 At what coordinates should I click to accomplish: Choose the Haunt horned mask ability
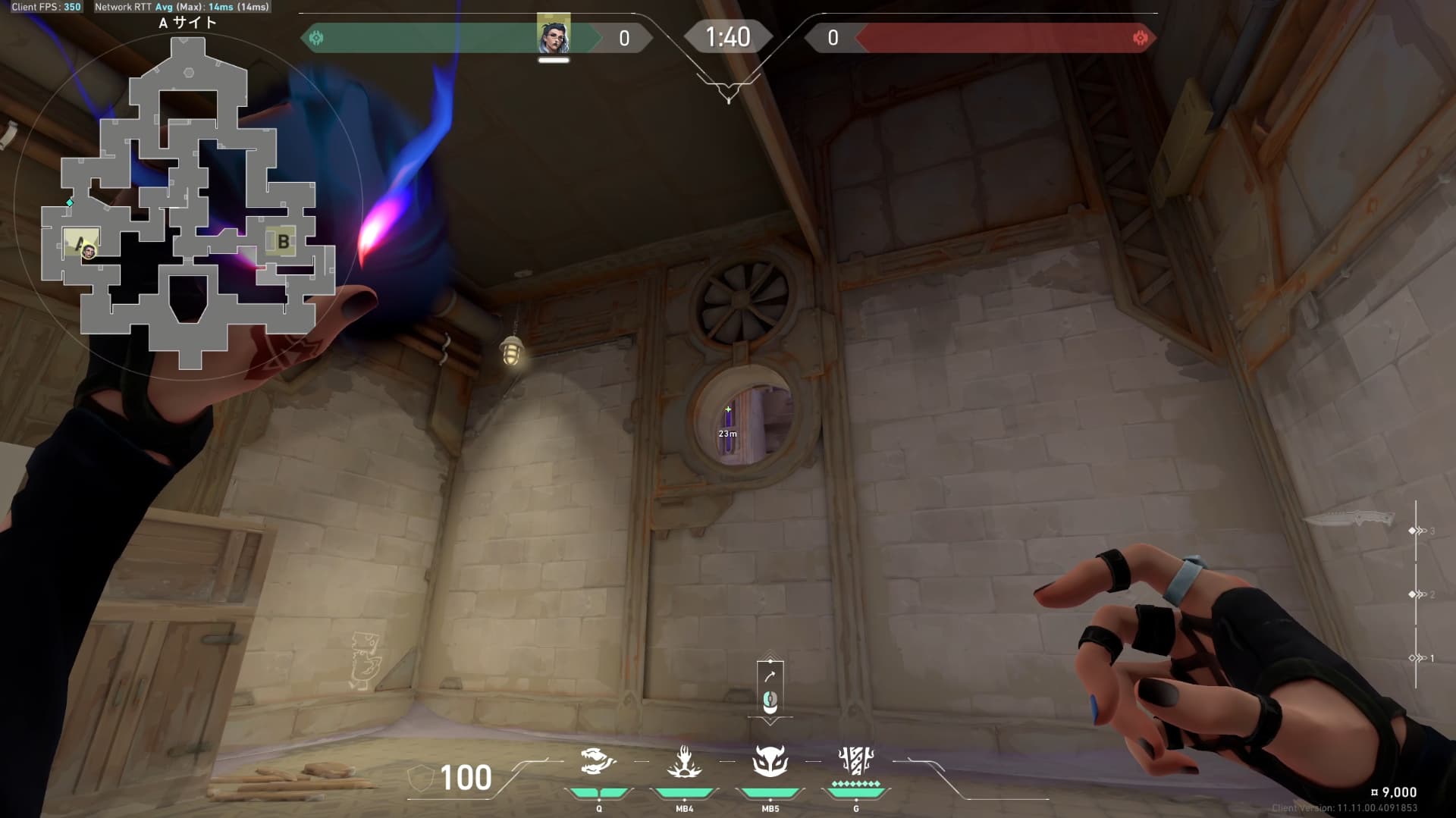click(x=770, y=761)
